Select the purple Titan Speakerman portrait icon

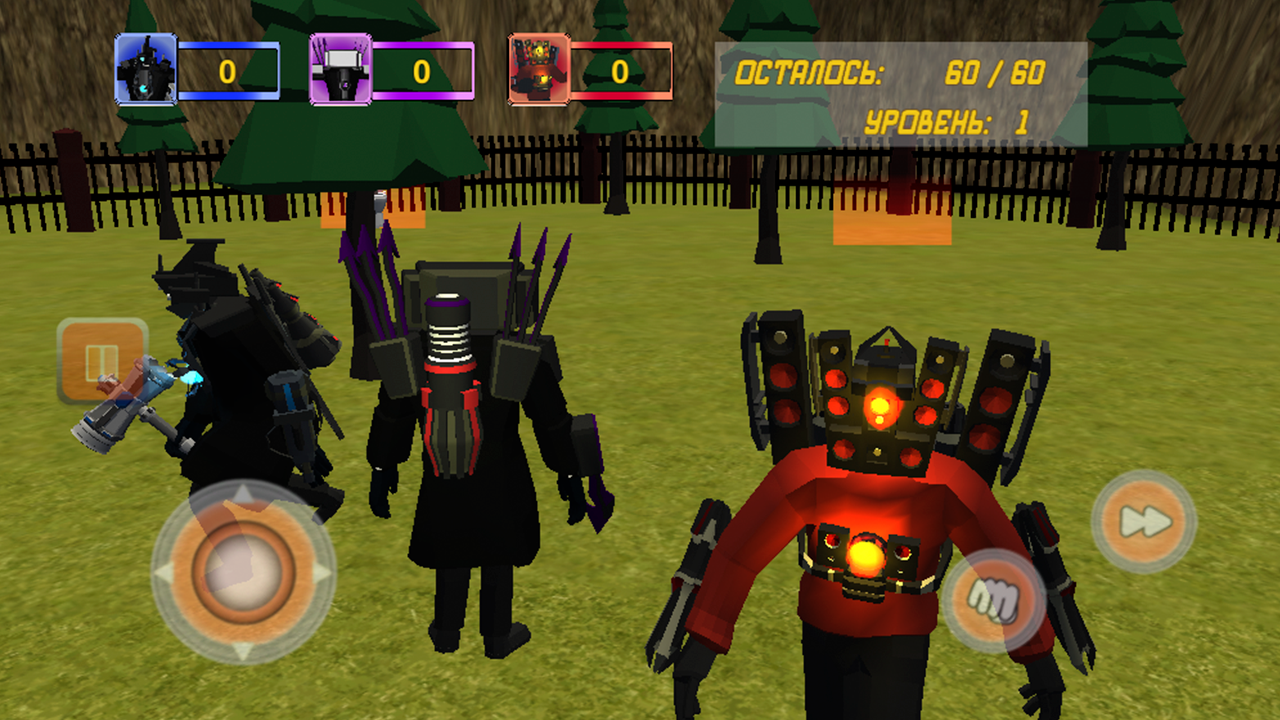click(x=341, y=68)
